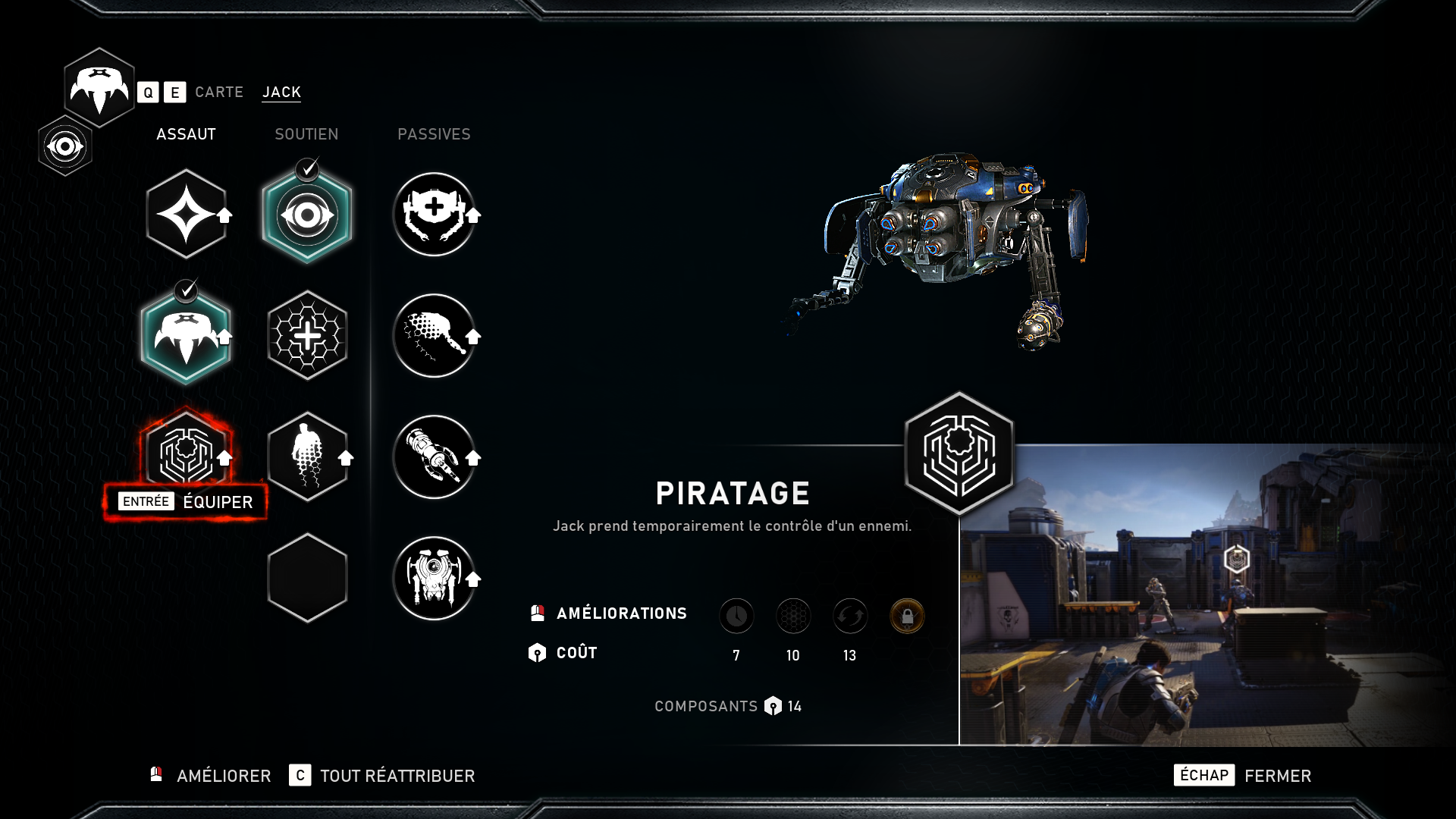Click the claw arm passive ability icon
1456x819 pixels.
435,458
